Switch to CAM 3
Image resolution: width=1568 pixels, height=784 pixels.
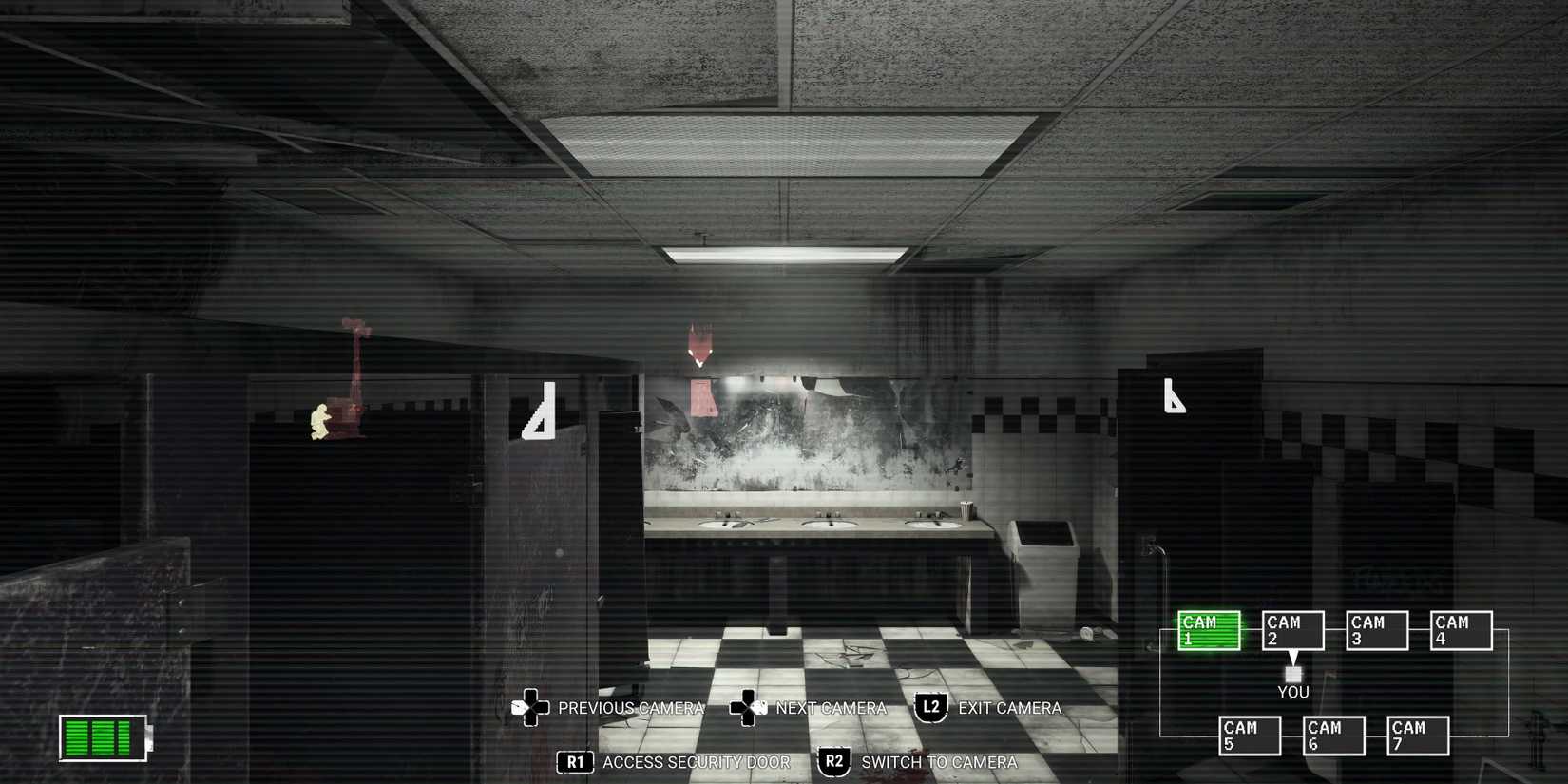1375,629
